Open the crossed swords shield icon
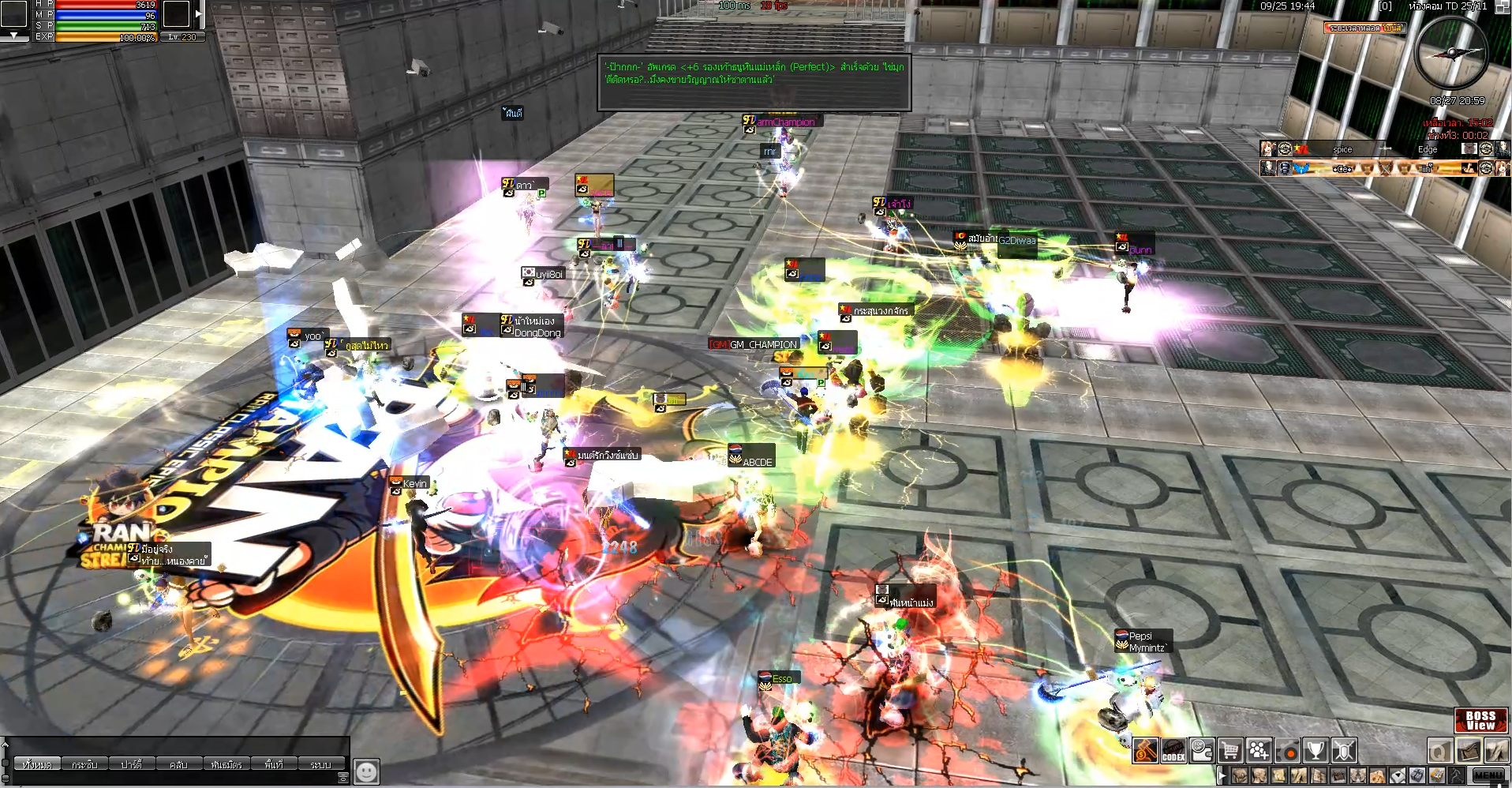 pos(1344,750)
